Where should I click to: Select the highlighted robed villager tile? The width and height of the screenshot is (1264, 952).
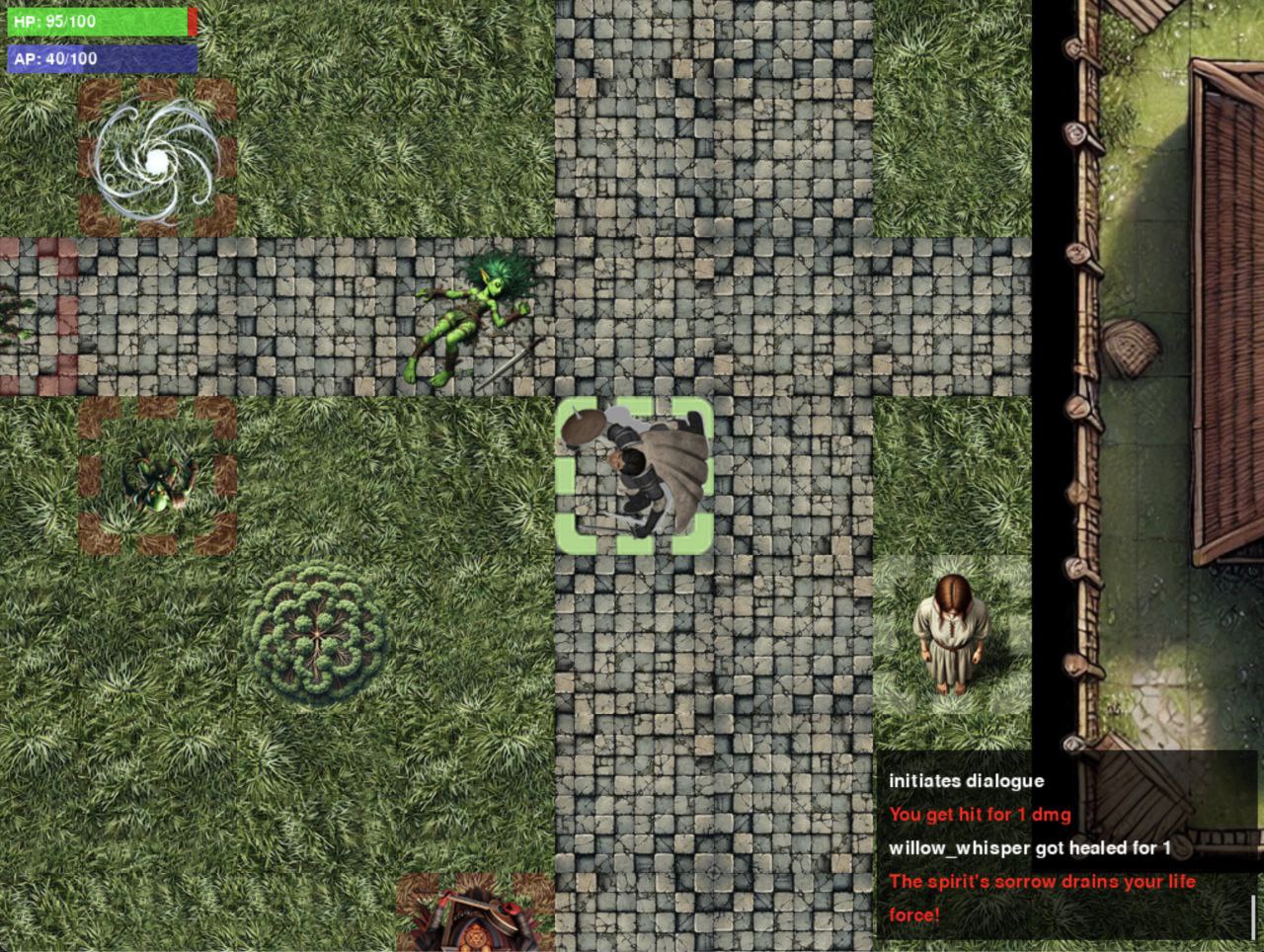[x=951, y=634]
